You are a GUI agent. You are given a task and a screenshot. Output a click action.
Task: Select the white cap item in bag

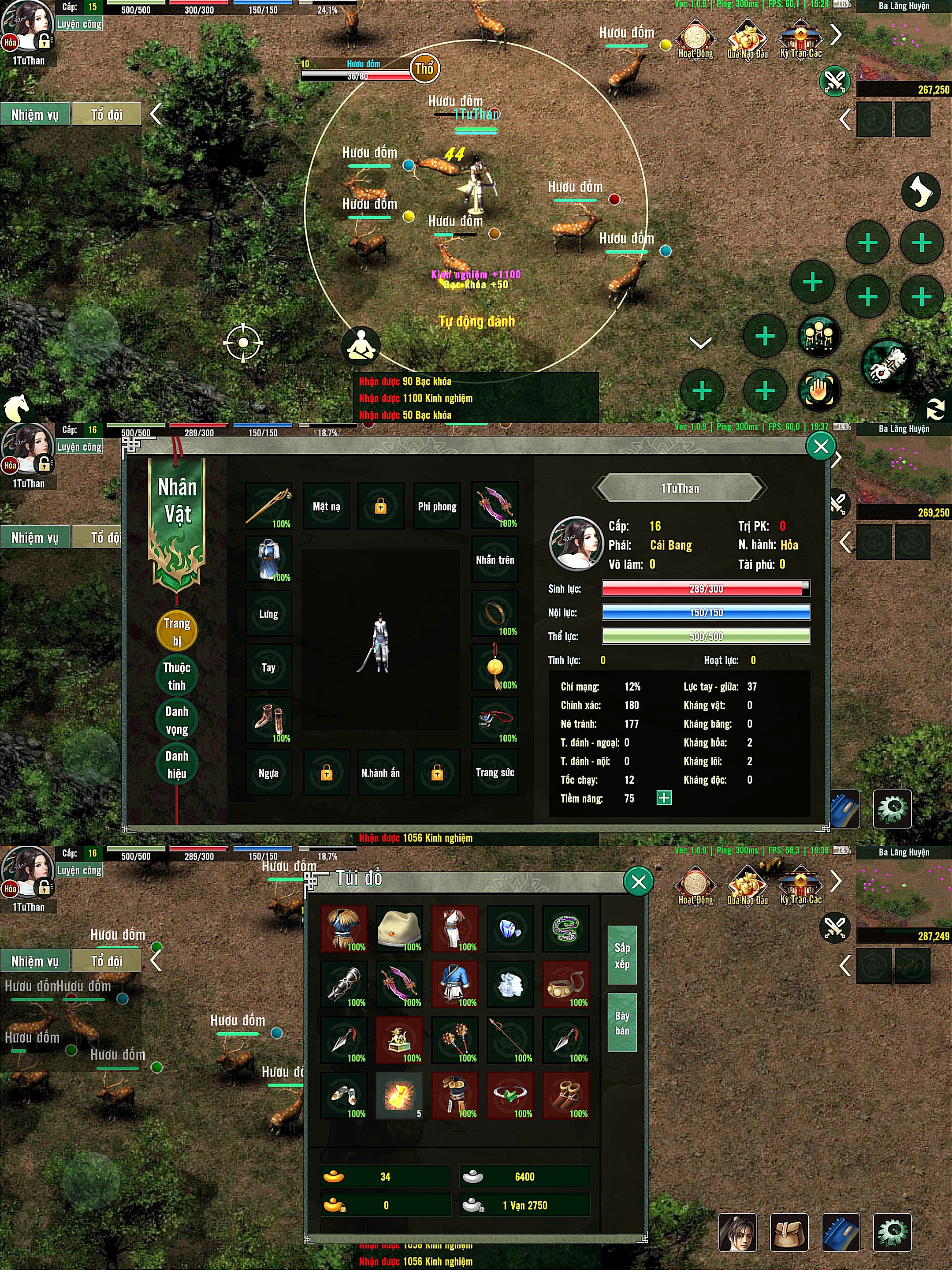[399, 928]
